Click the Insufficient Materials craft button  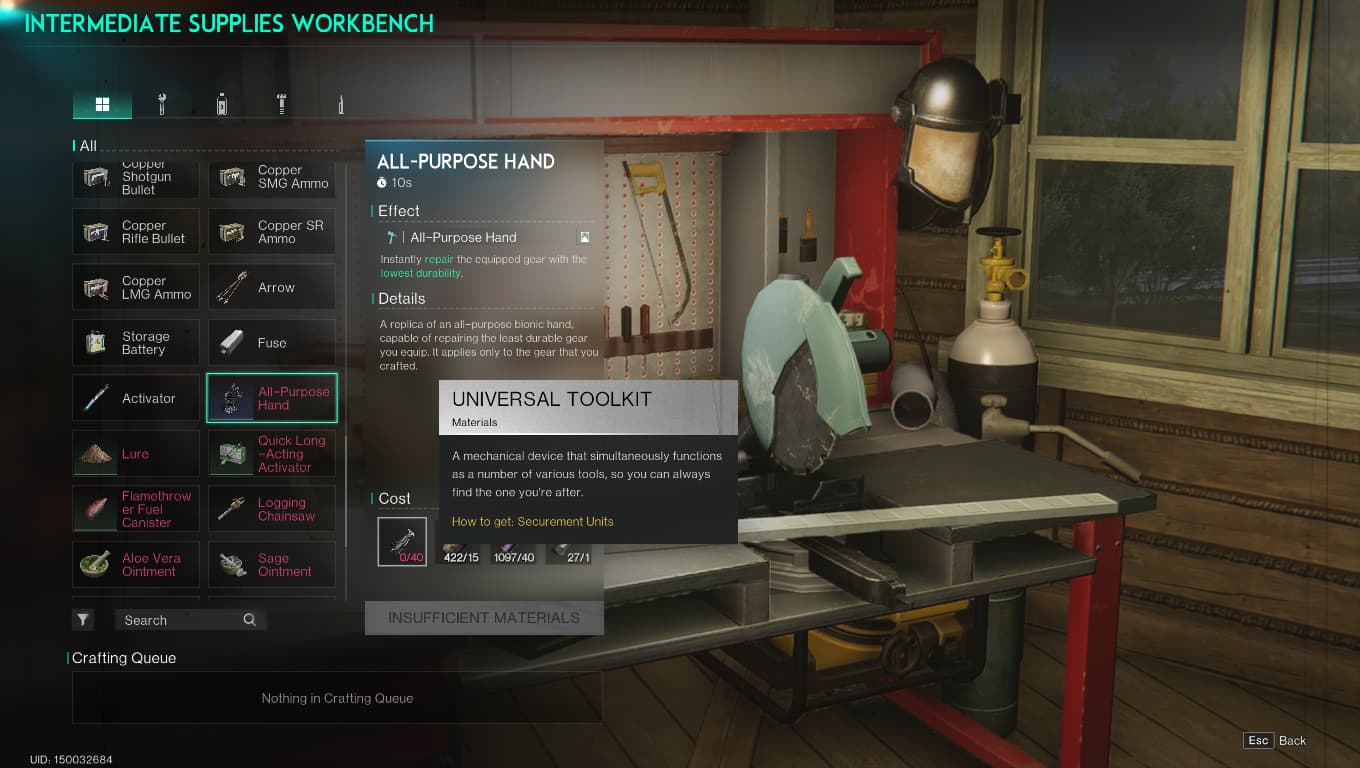[484, 618]
